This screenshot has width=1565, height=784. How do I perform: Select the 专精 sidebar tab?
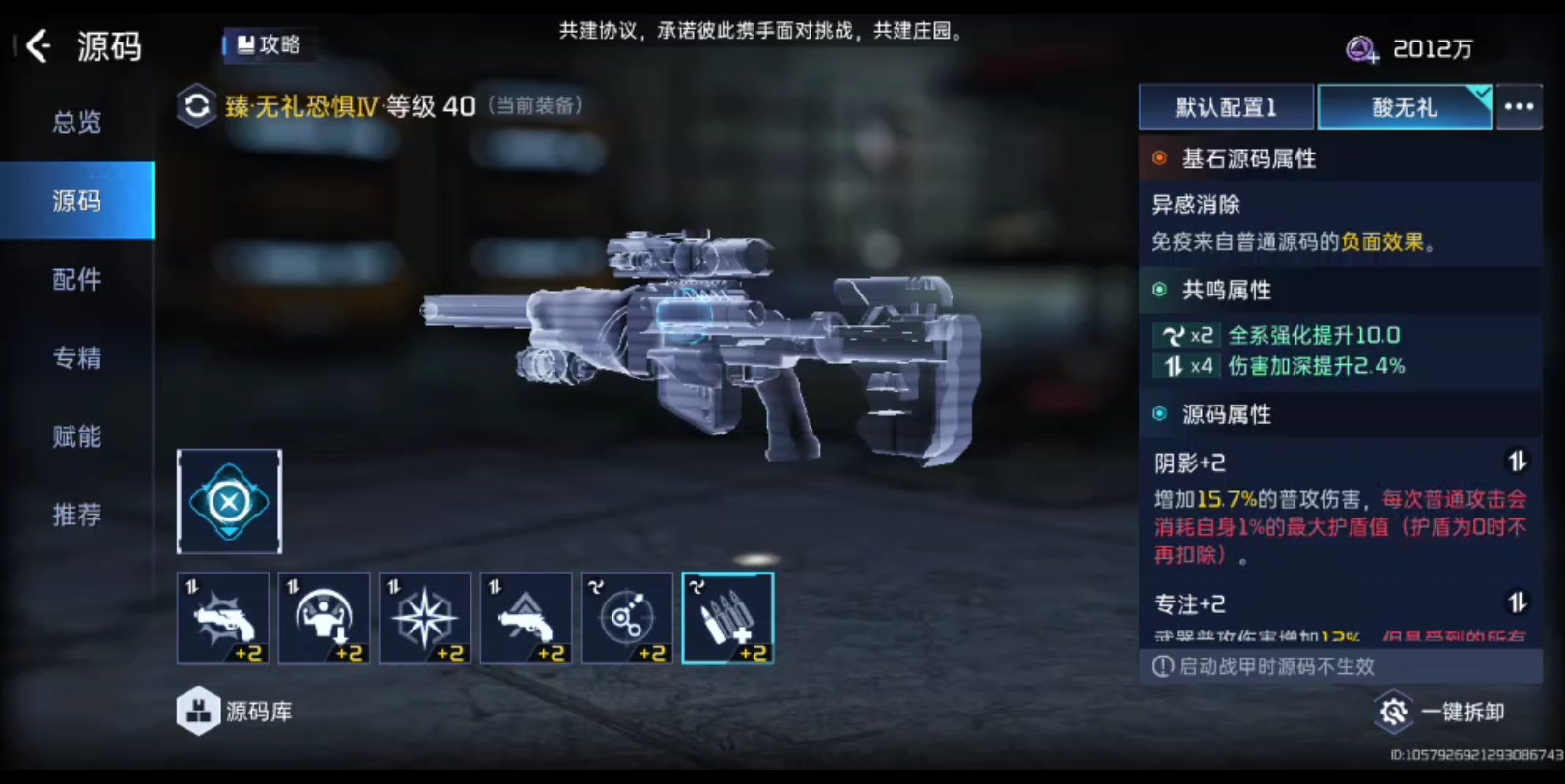(76, 358)
